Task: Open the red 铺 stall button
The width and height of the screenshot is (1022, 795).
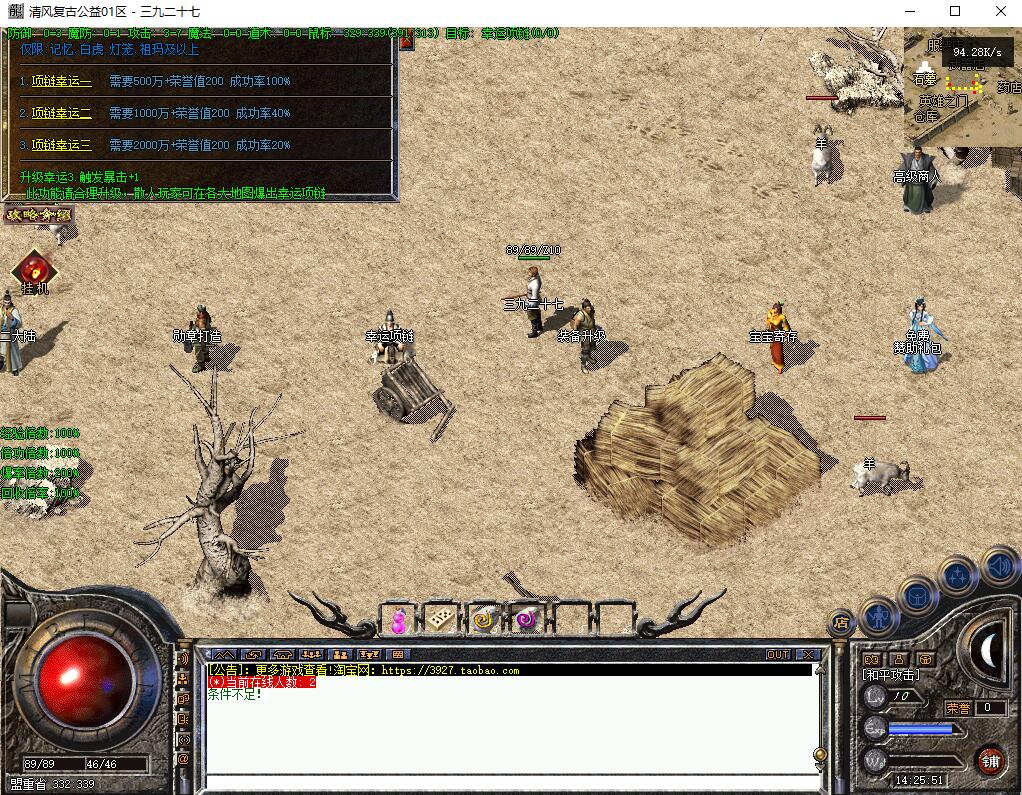Action: [x=989, y=761]
